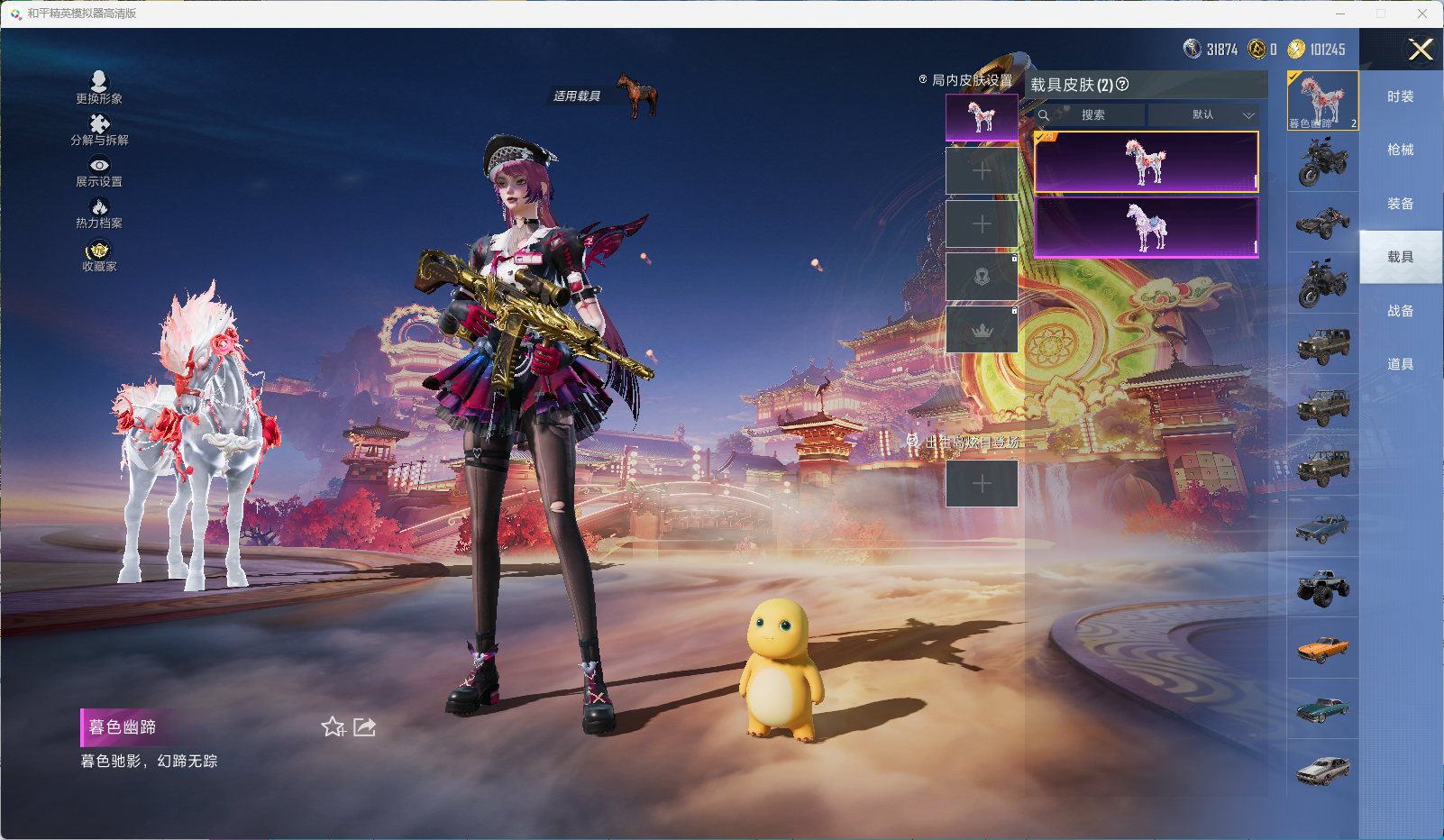Favorite the skin with the star icon
This screenshot has width=1444, height=840.
coord(334,727)
